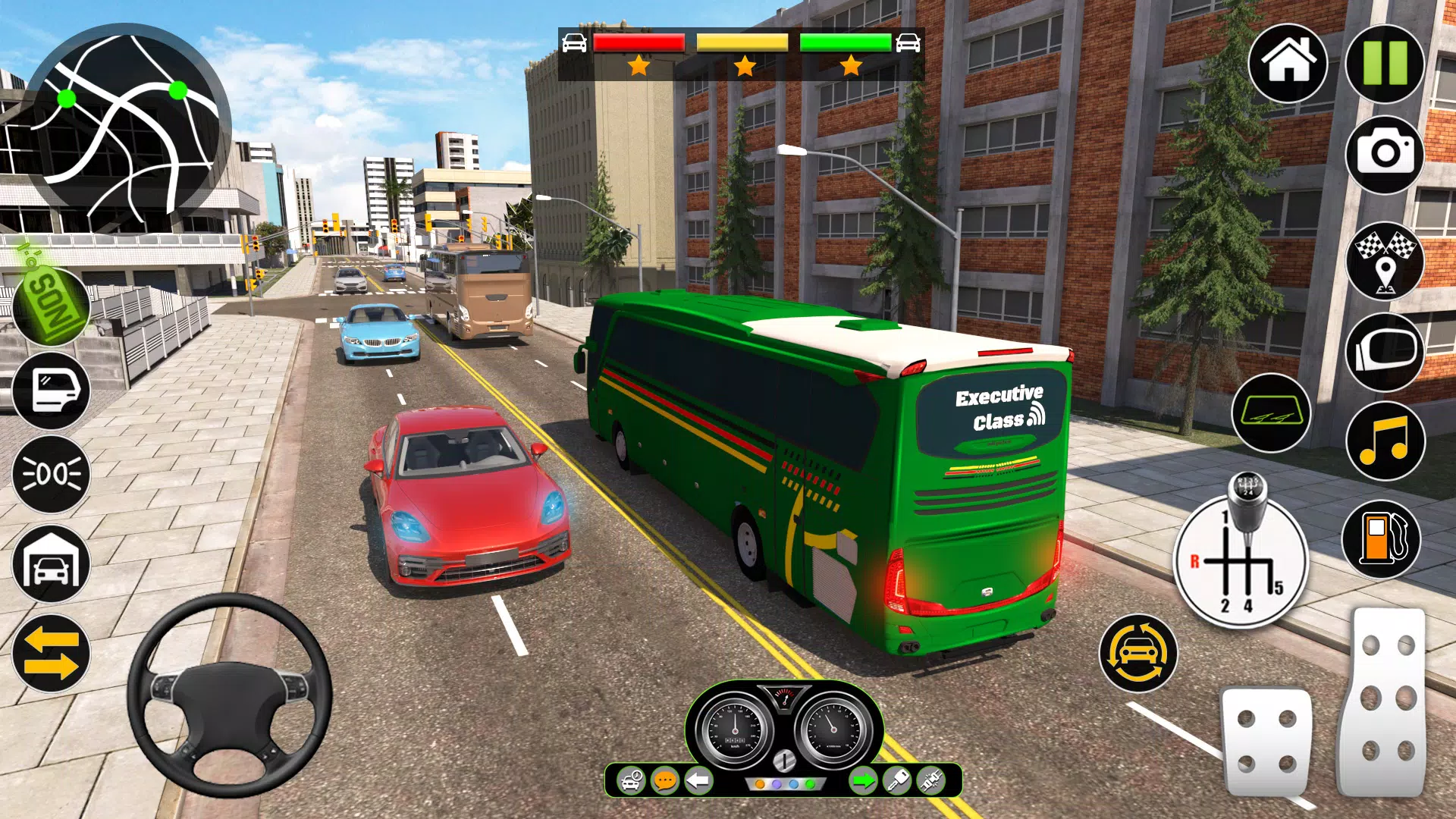Viewport: 1456px width, 819px height.
Task: Take a screenshot with the camera button
Action: pos(1385,155)
